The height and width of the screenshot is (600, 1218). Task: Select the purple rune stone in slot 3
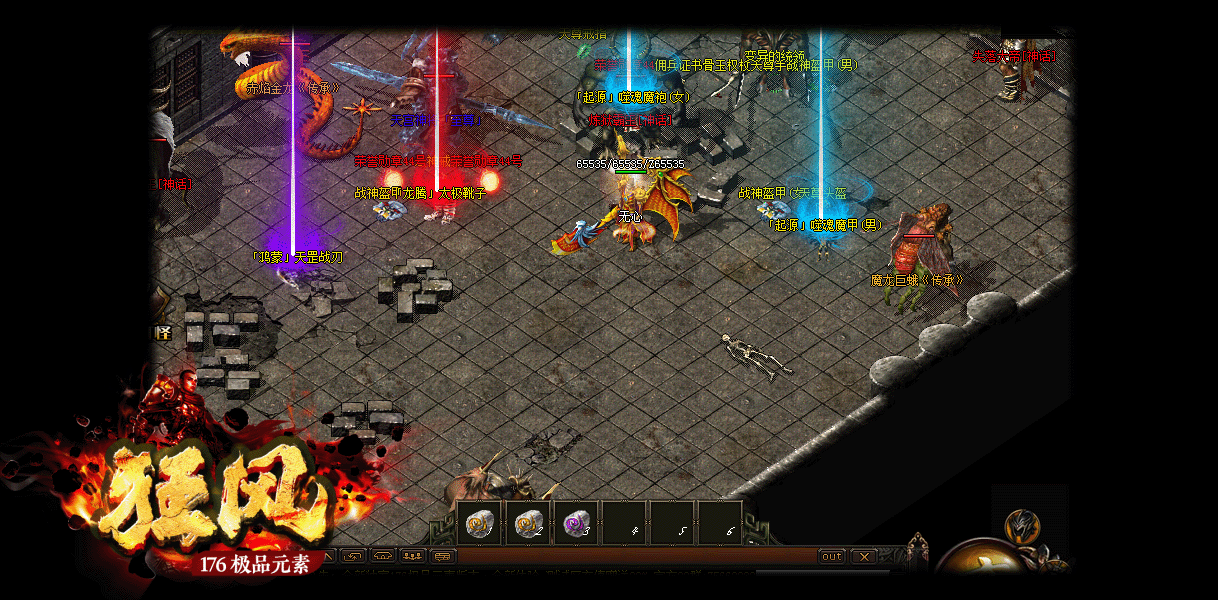(576, 523)
